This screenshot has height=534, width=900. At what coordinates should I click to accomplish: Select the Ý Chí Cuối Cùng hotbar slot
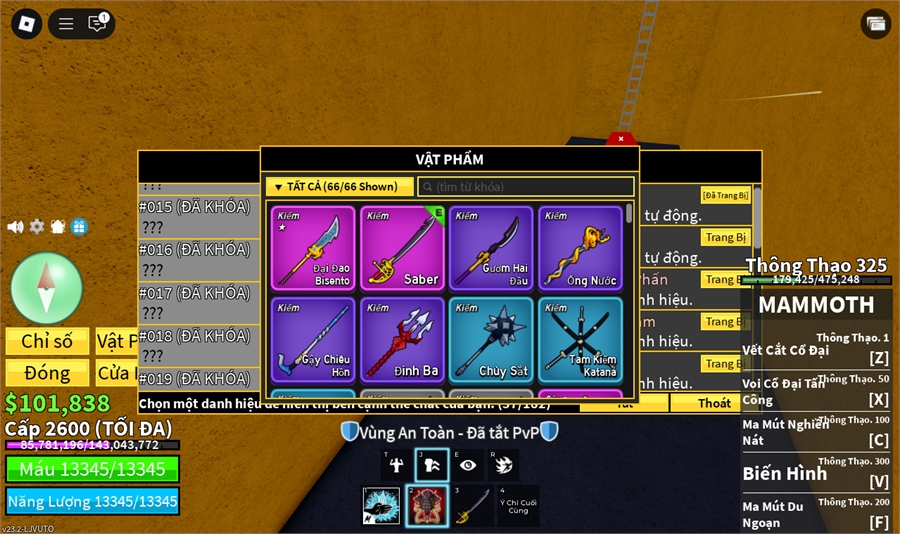point(518,506)
